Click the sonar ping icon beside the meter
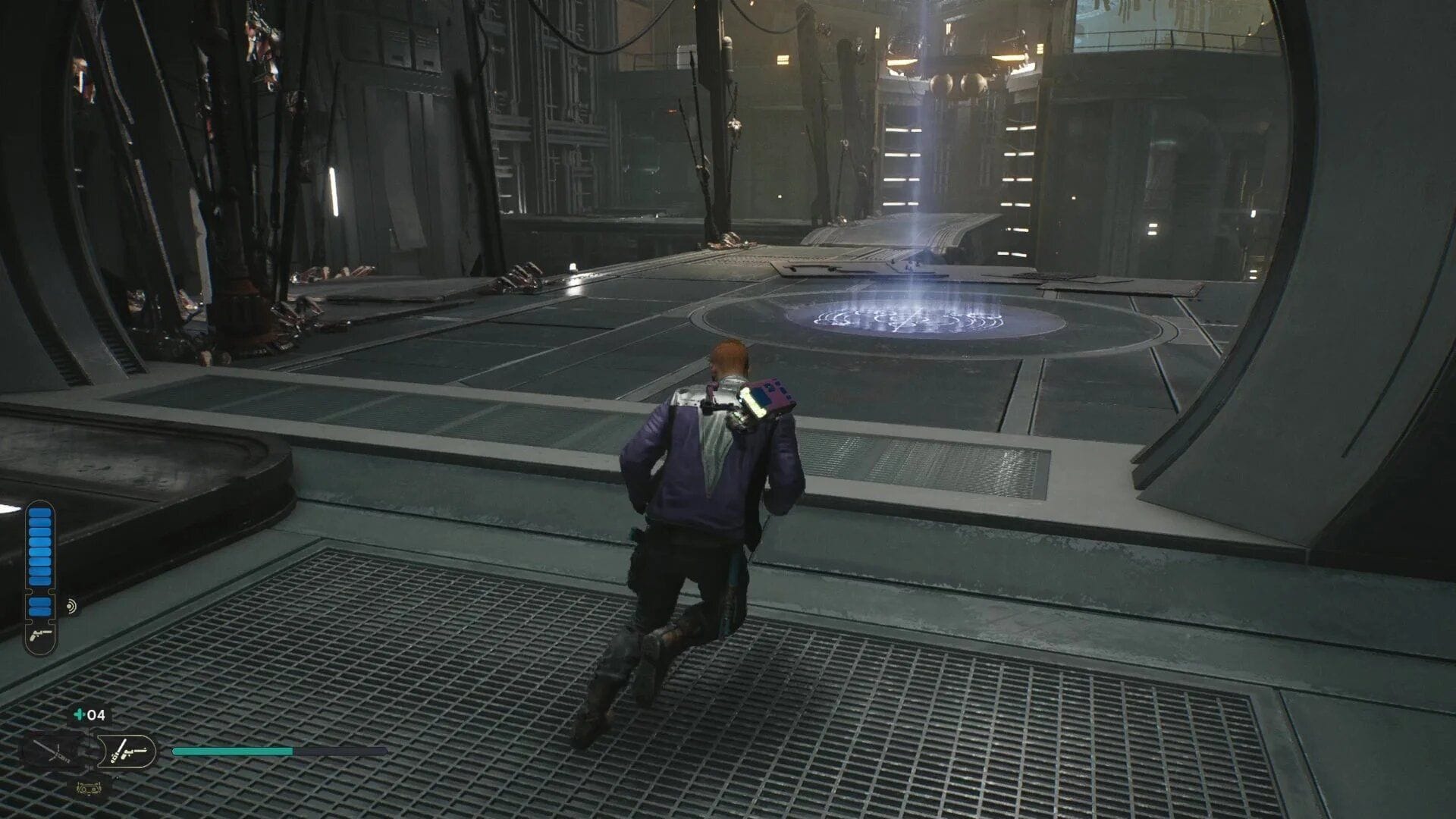This screenshot has width=1456, height=819. point(71,605)
